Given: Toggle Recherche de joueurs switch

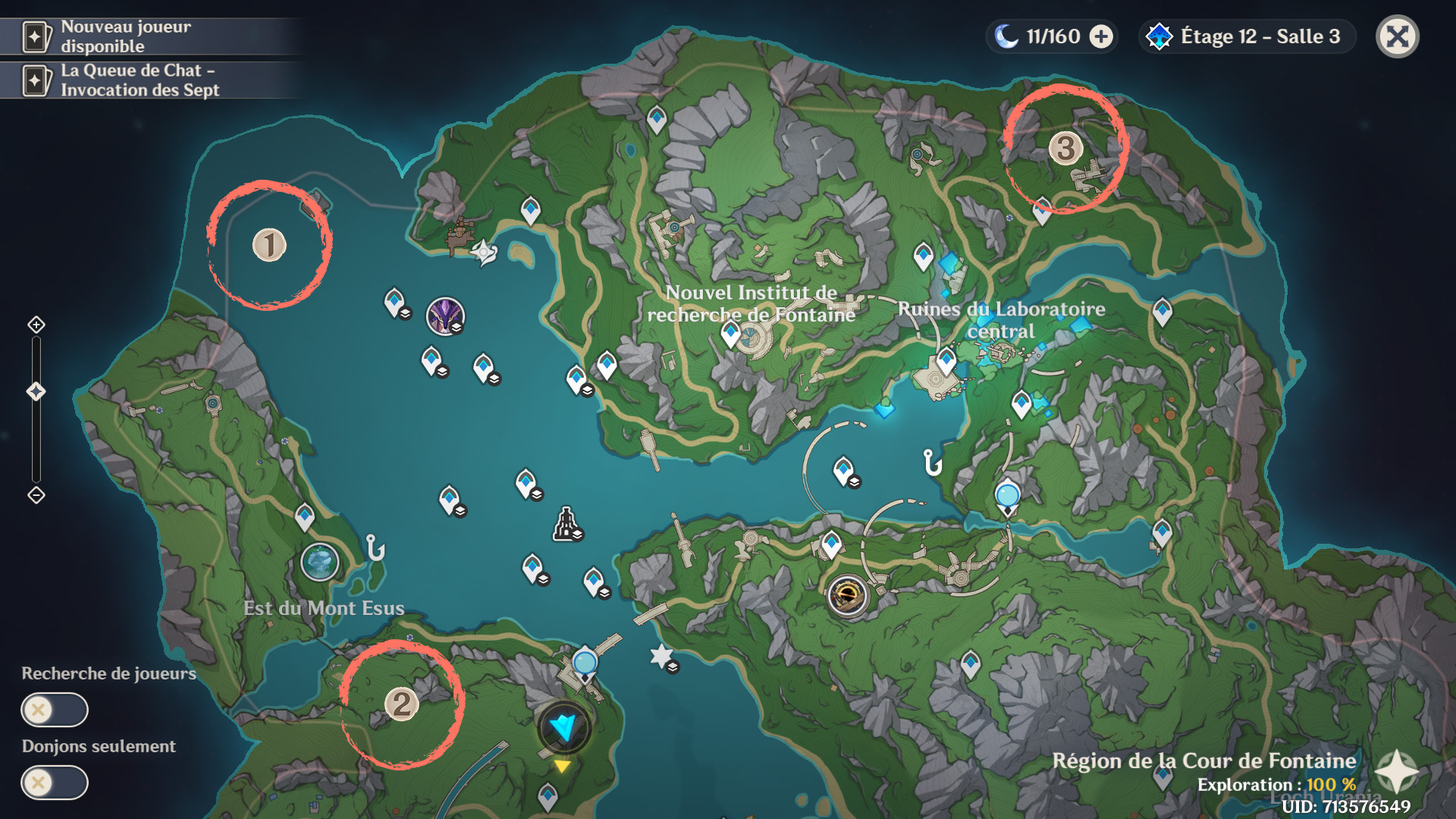Looking at the screenshot, I should pos(54,710).
